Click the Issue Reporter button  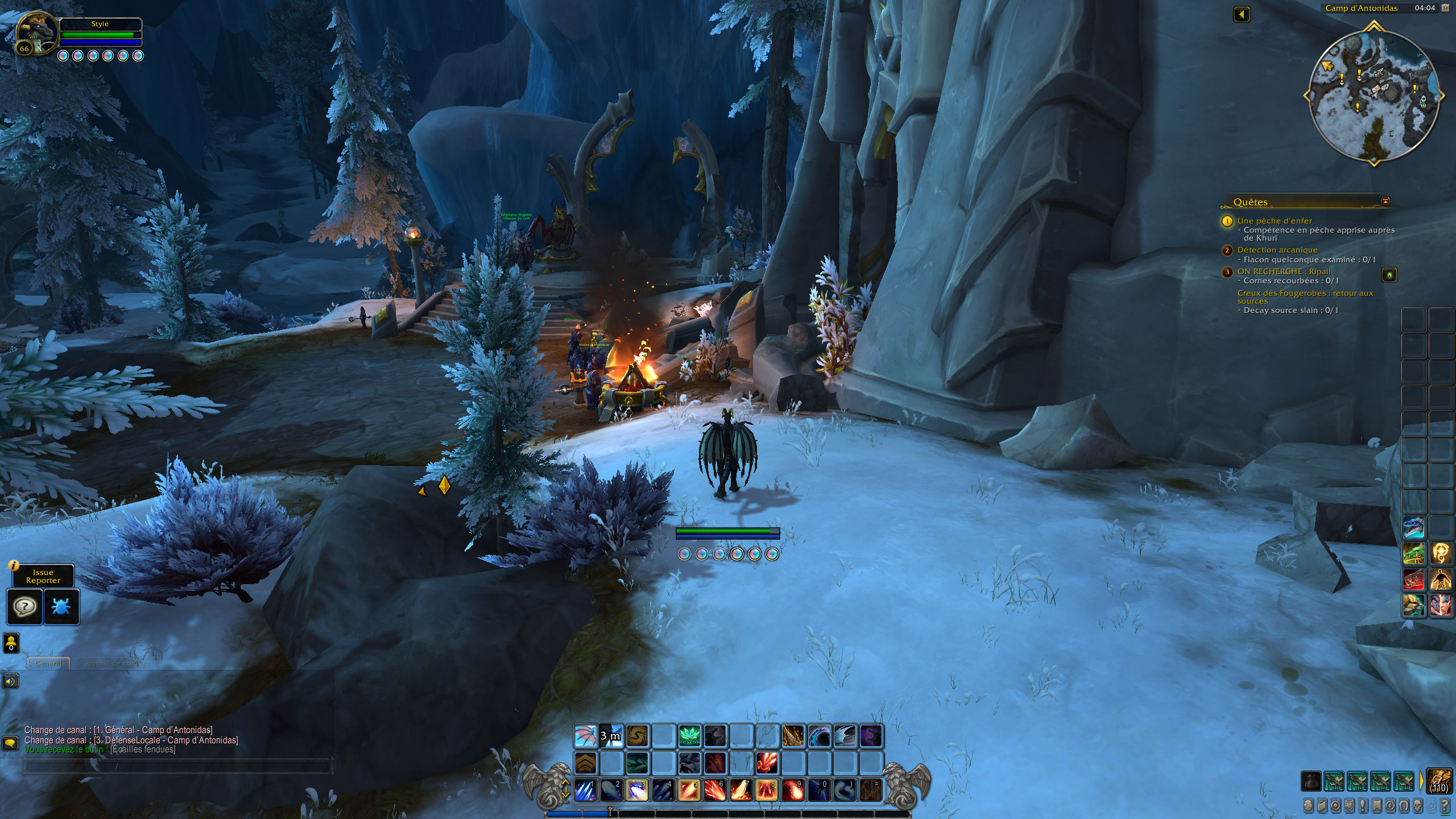click(x=44, y=575)
